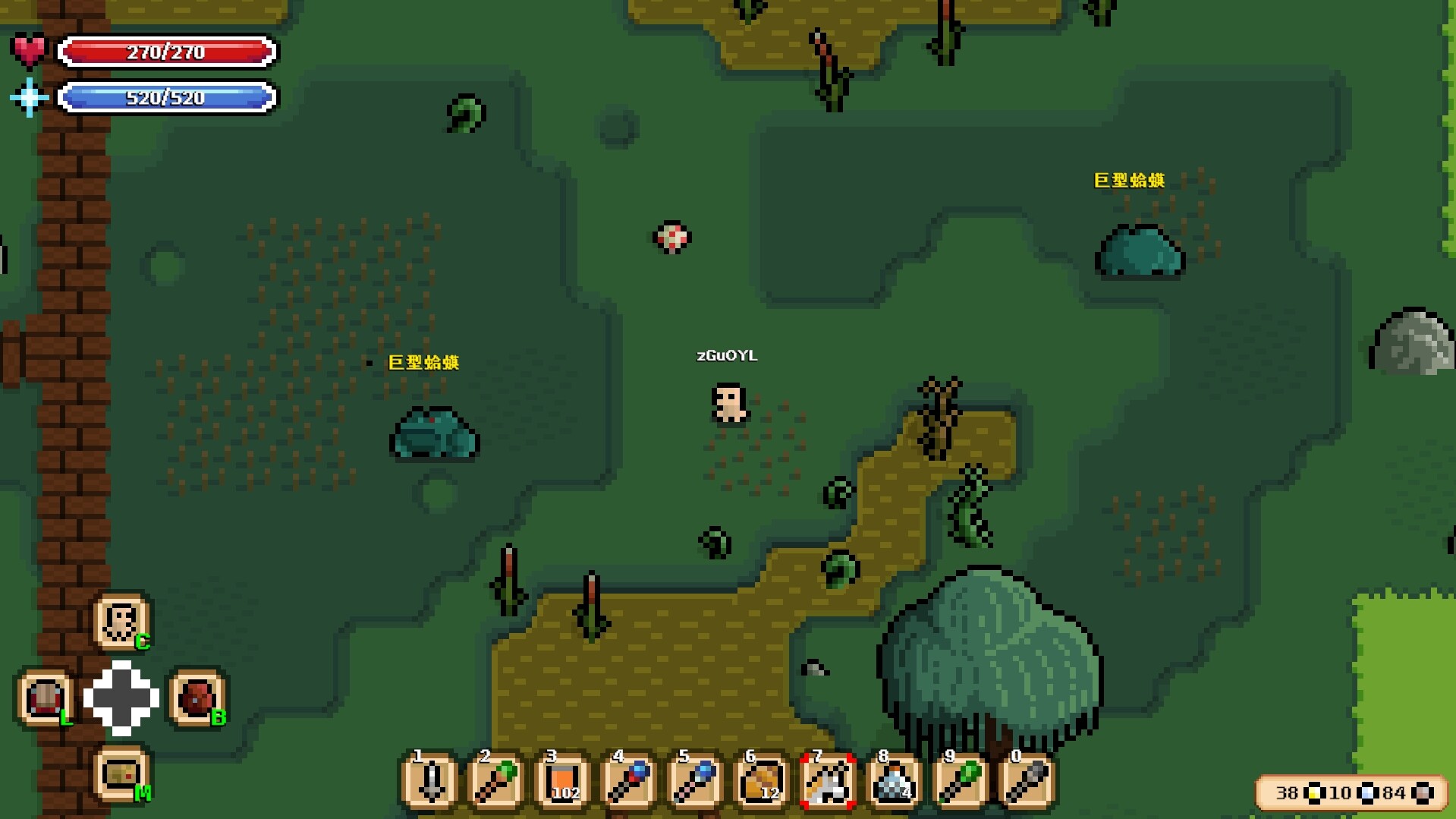1456x819 pixels.
Task: Equip the blue staff in hotbar slot 4
Action: click(627, 782)
